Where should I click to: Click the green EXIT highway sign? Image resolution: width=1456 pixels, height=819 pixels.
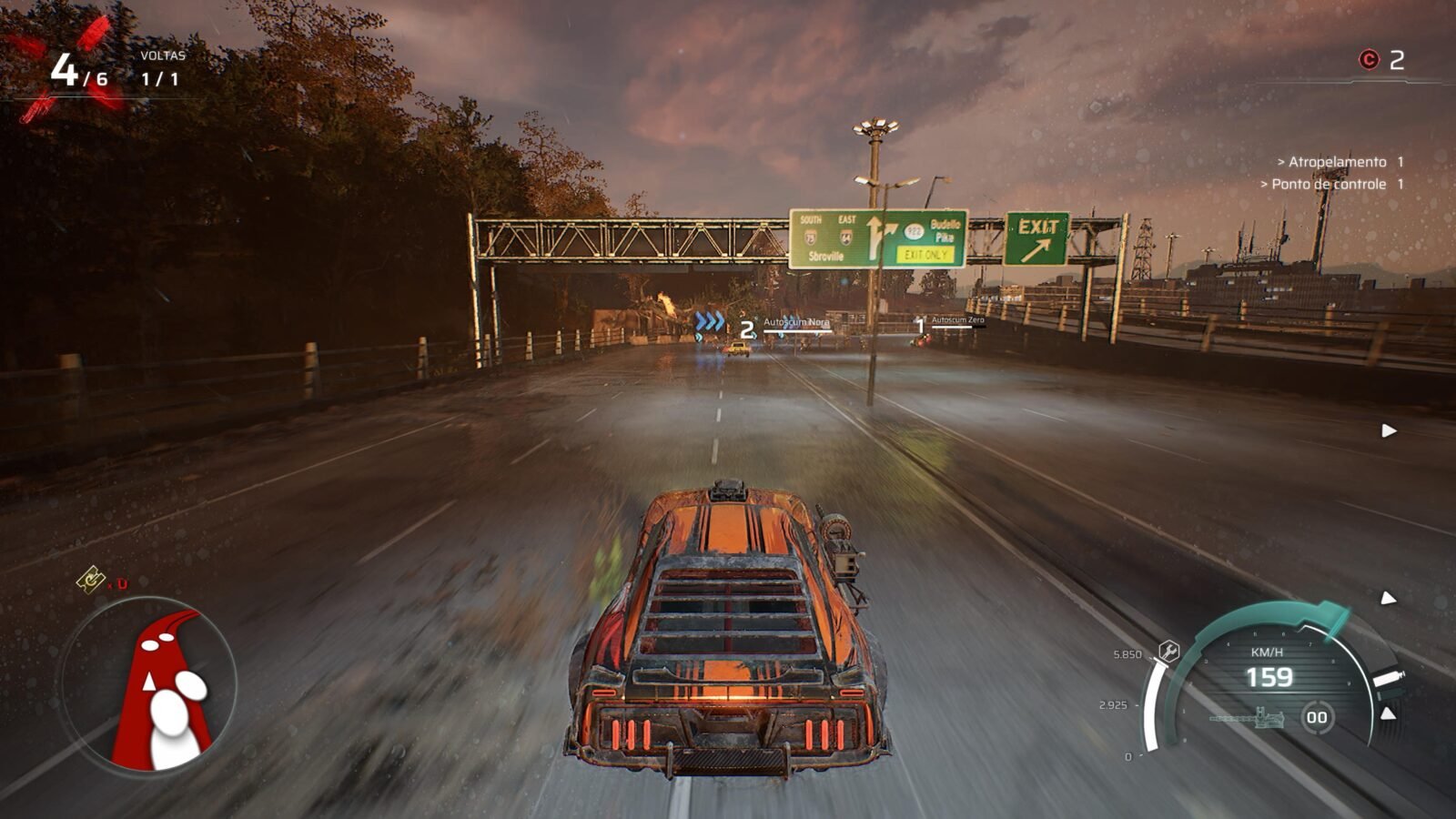pyautogui.click(x=1037, y=238)
